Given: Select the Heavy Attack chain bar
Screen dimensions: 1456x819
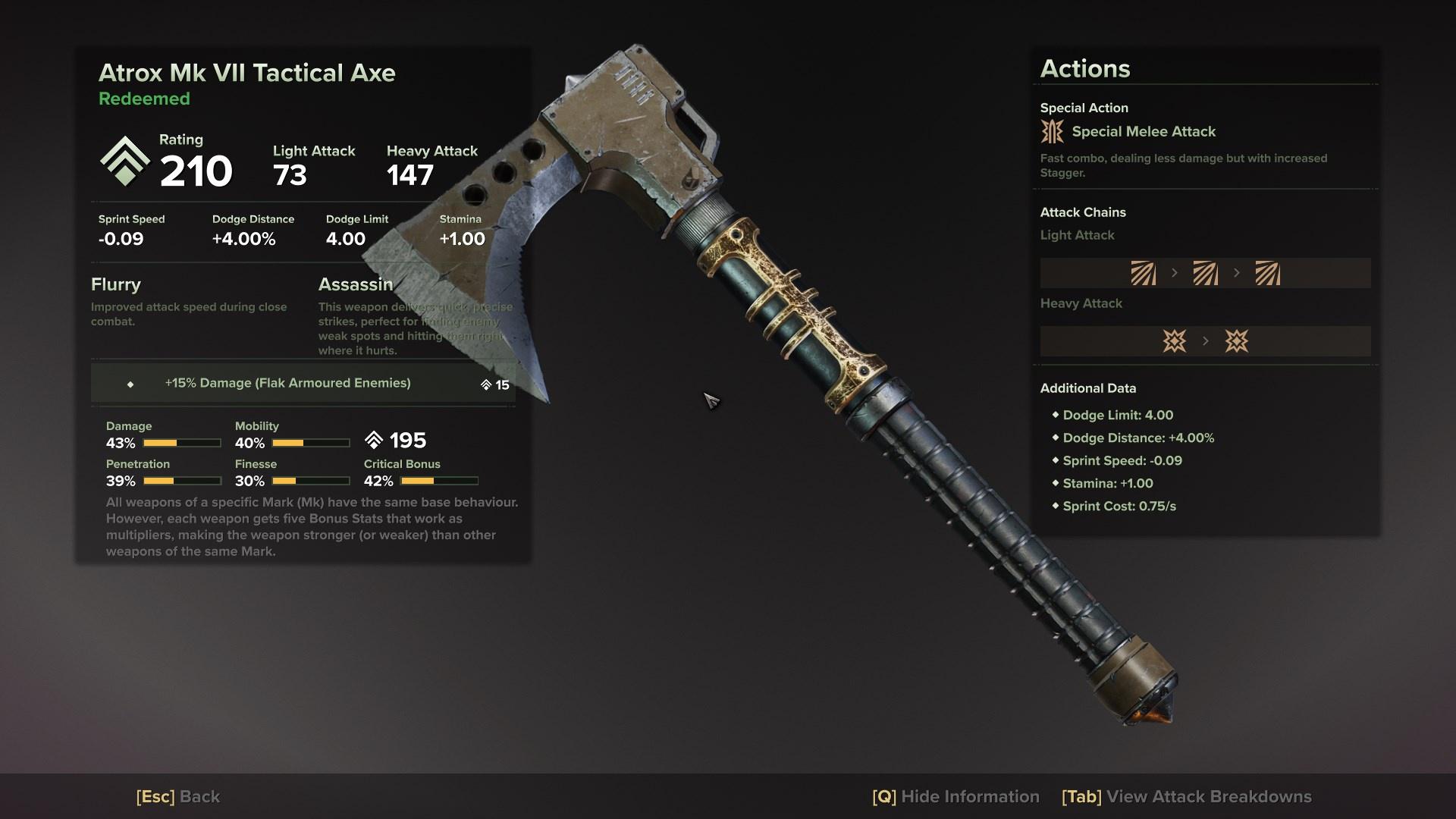Looking at the screenshot, I should [1205, 341].
